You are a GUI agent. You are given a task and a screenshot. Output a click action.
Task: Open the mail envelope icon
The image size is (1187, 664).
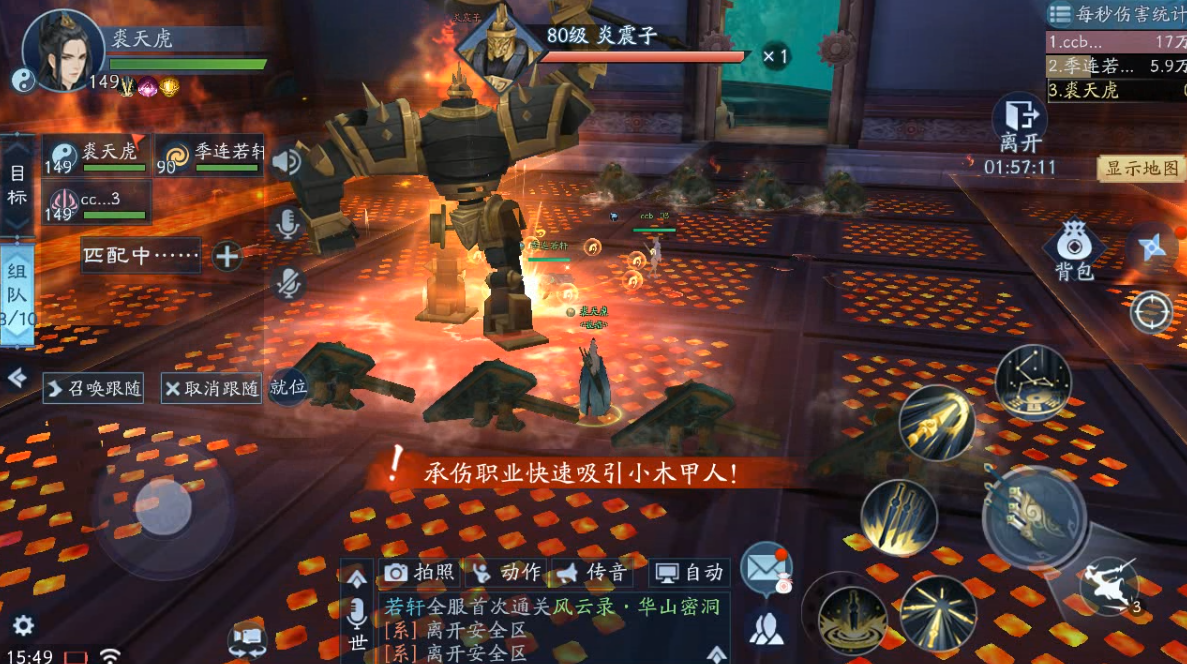[767, 566]
